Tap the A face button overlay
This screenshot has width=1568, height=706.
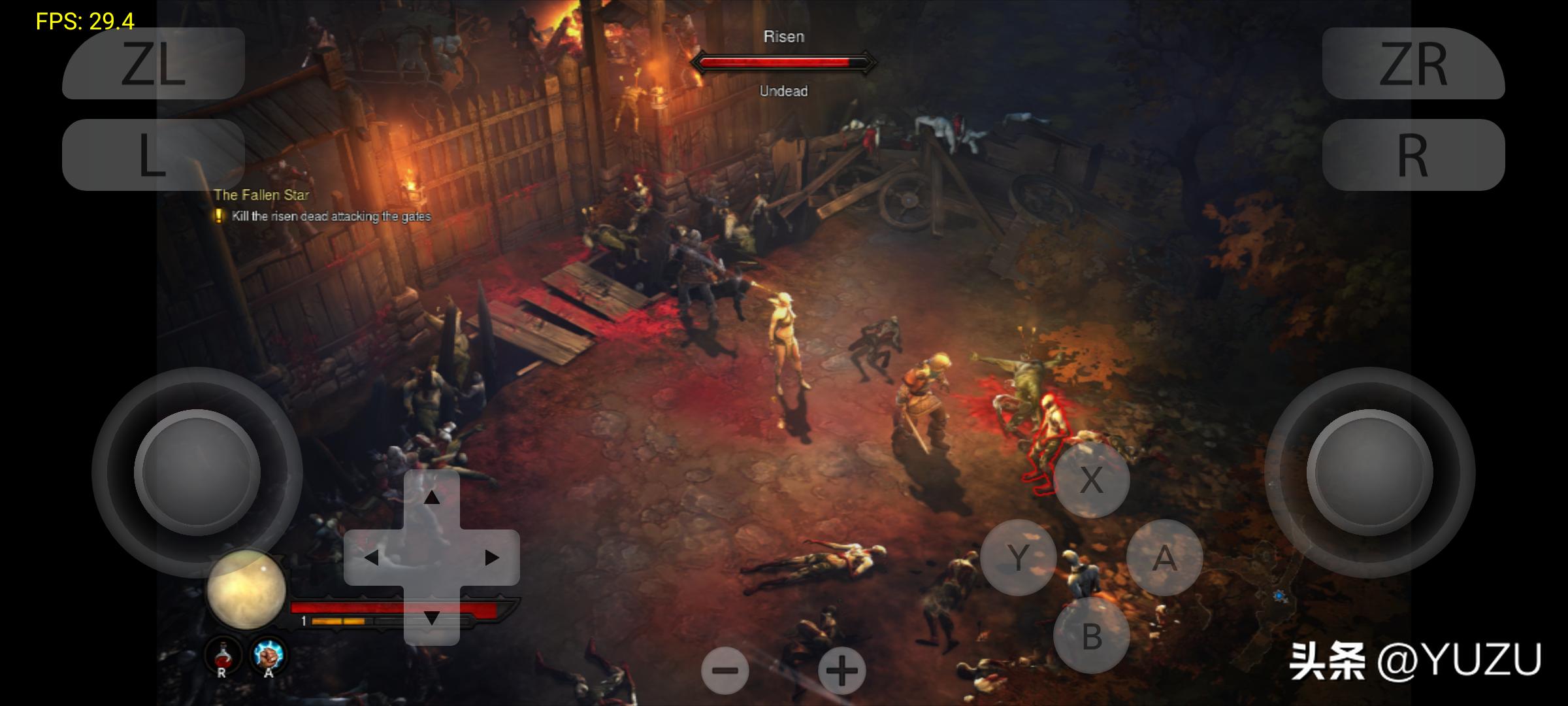1164,558
